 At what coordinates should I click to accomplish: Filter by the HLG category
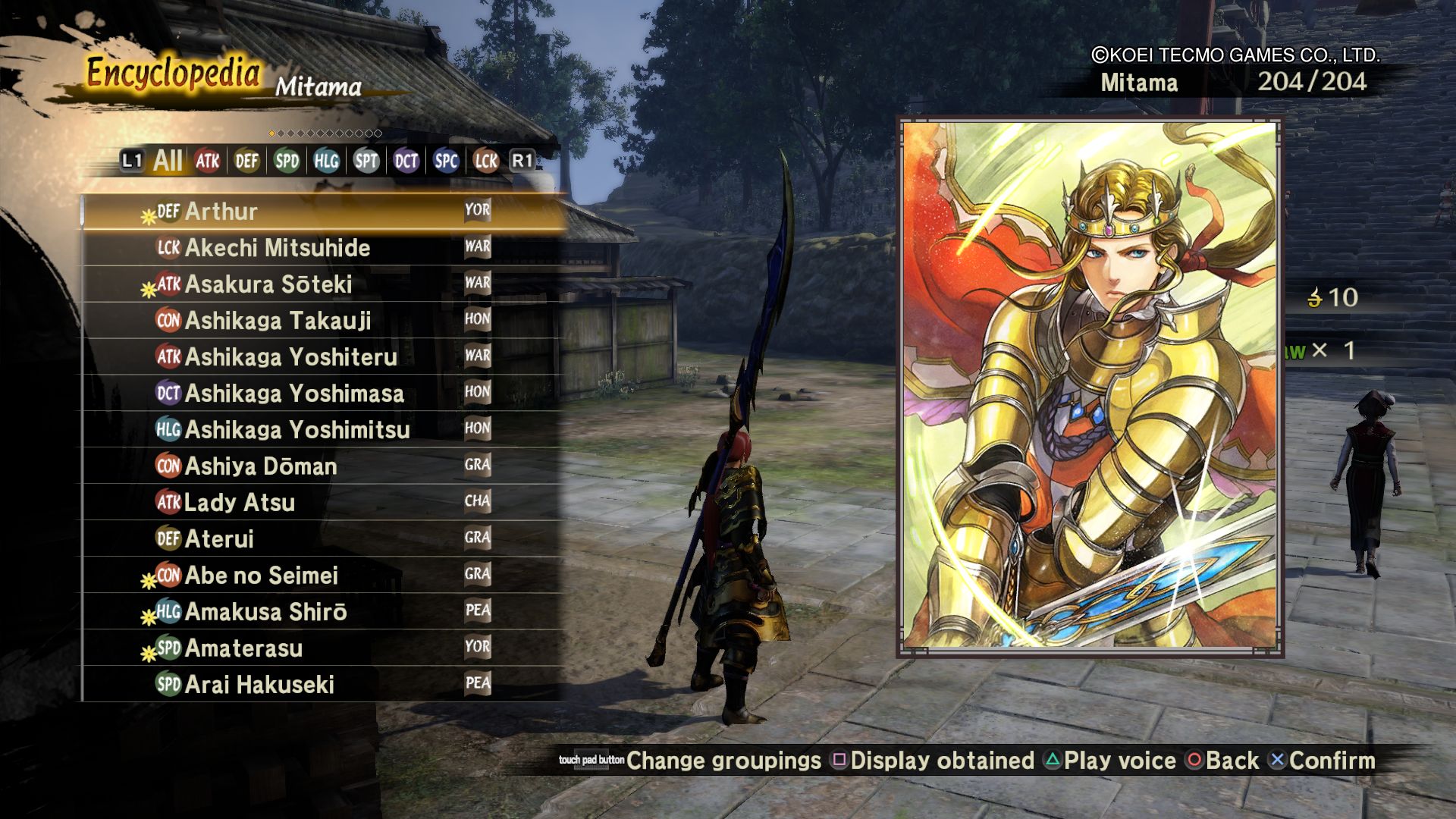(x=326, y=161)
